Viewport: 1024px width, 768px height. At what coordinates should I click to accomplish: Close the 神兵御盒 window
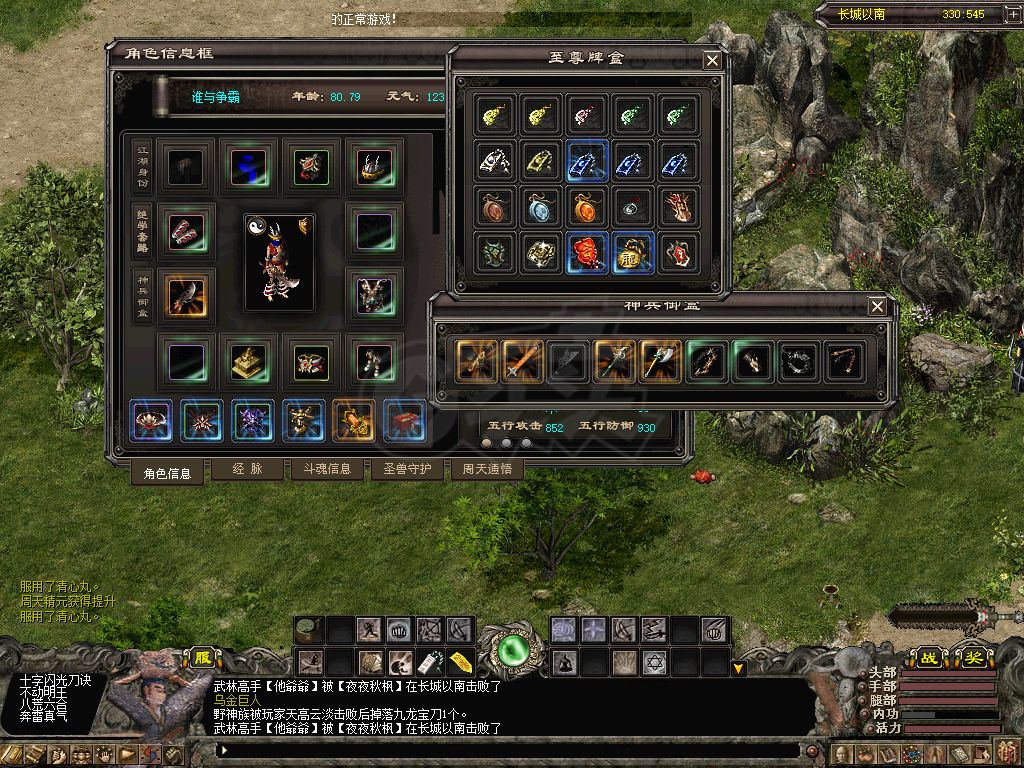877,306
